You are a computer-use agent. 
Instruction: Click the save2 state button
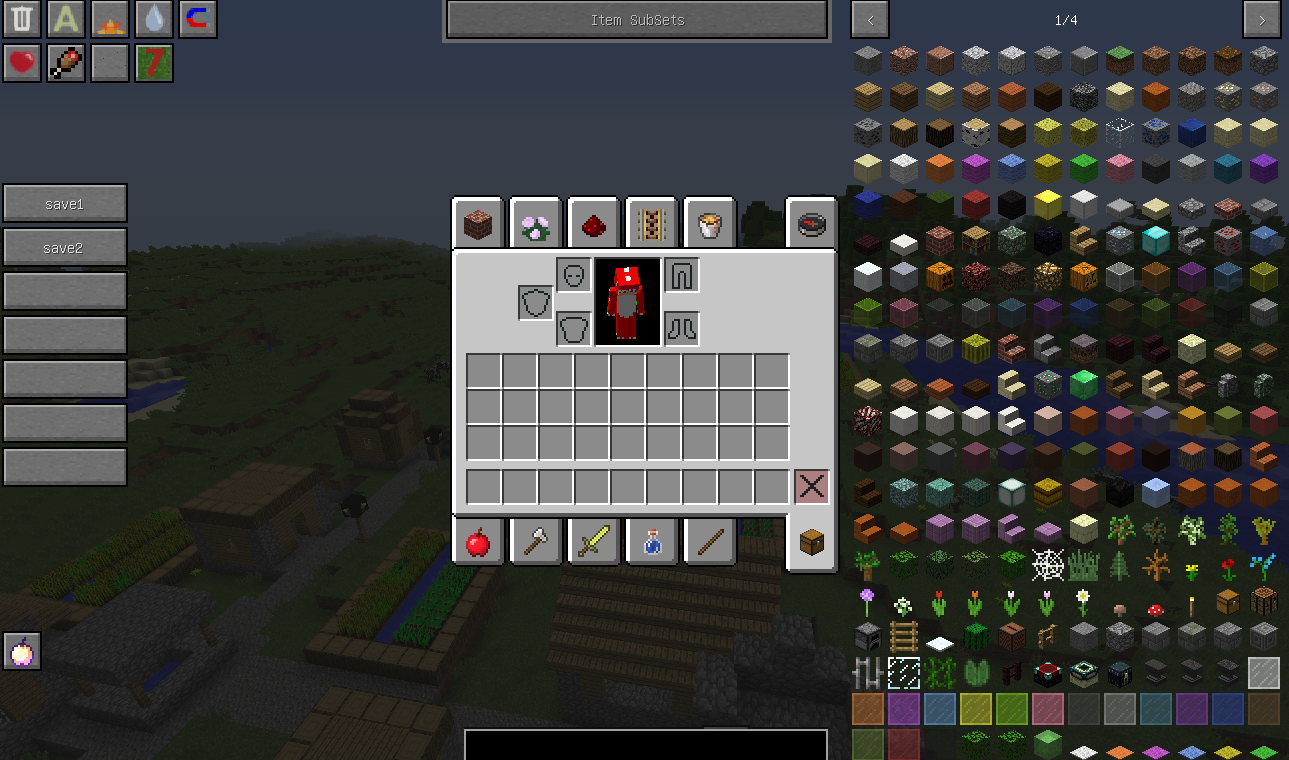point(64,247)
